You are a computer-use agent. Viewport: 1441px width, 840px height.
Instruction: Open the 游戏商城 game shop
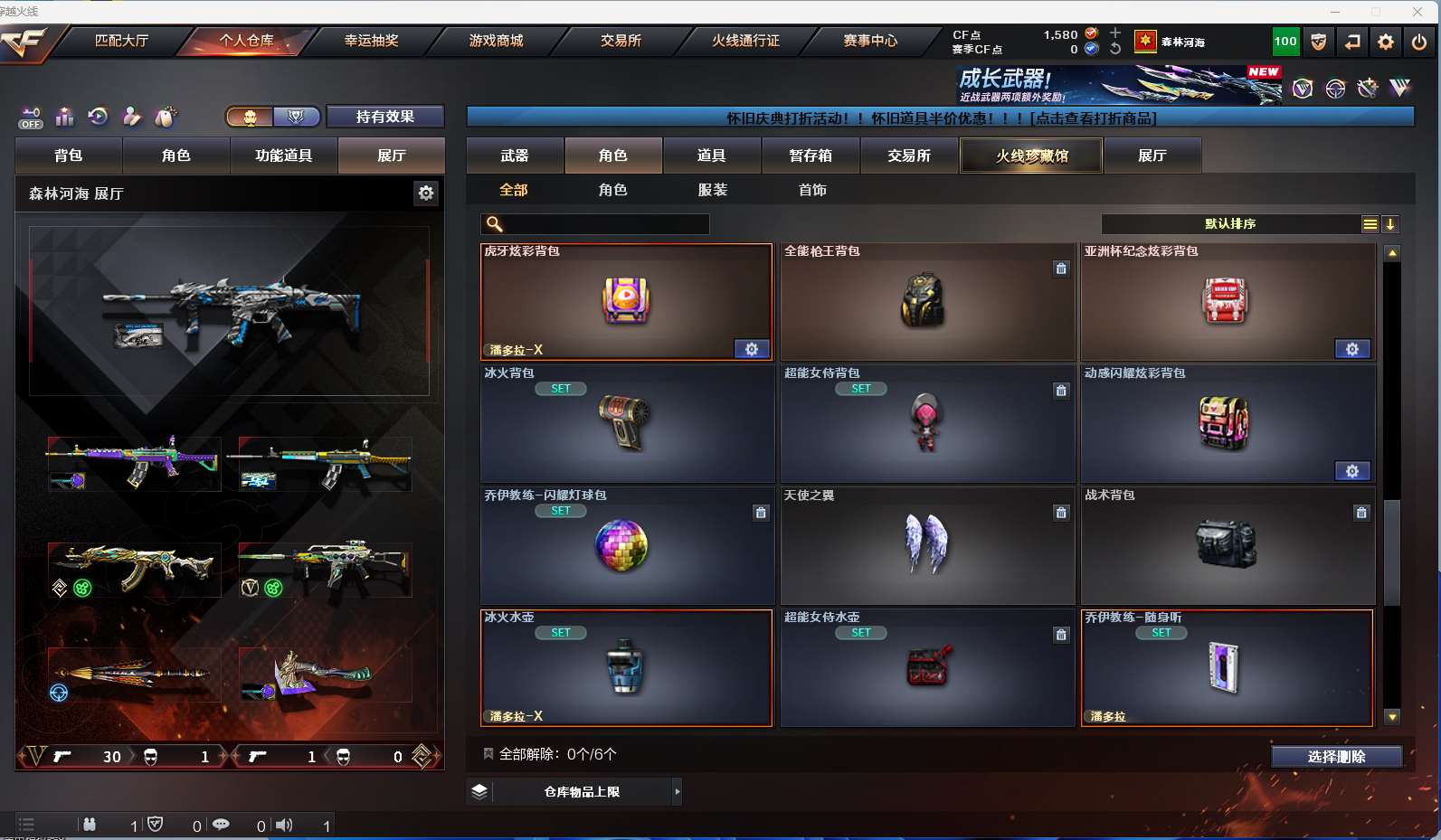[x=496, y=41]
